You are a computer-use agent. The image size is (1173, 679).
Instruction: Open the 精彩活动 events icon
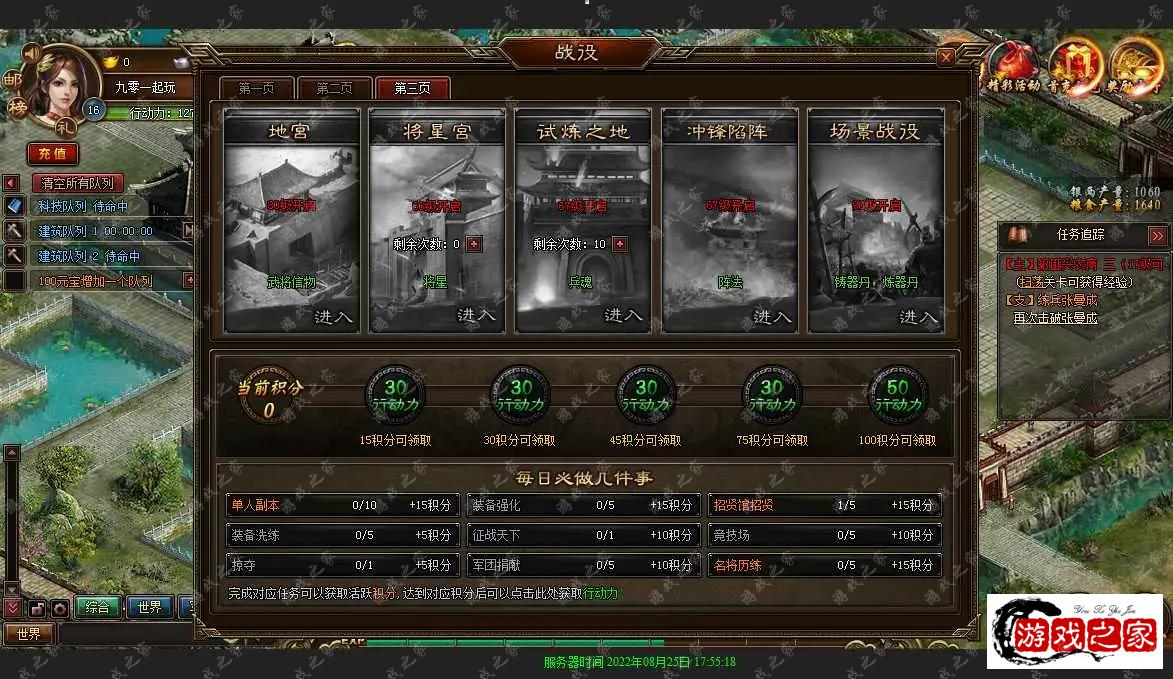pos(1013,67)
